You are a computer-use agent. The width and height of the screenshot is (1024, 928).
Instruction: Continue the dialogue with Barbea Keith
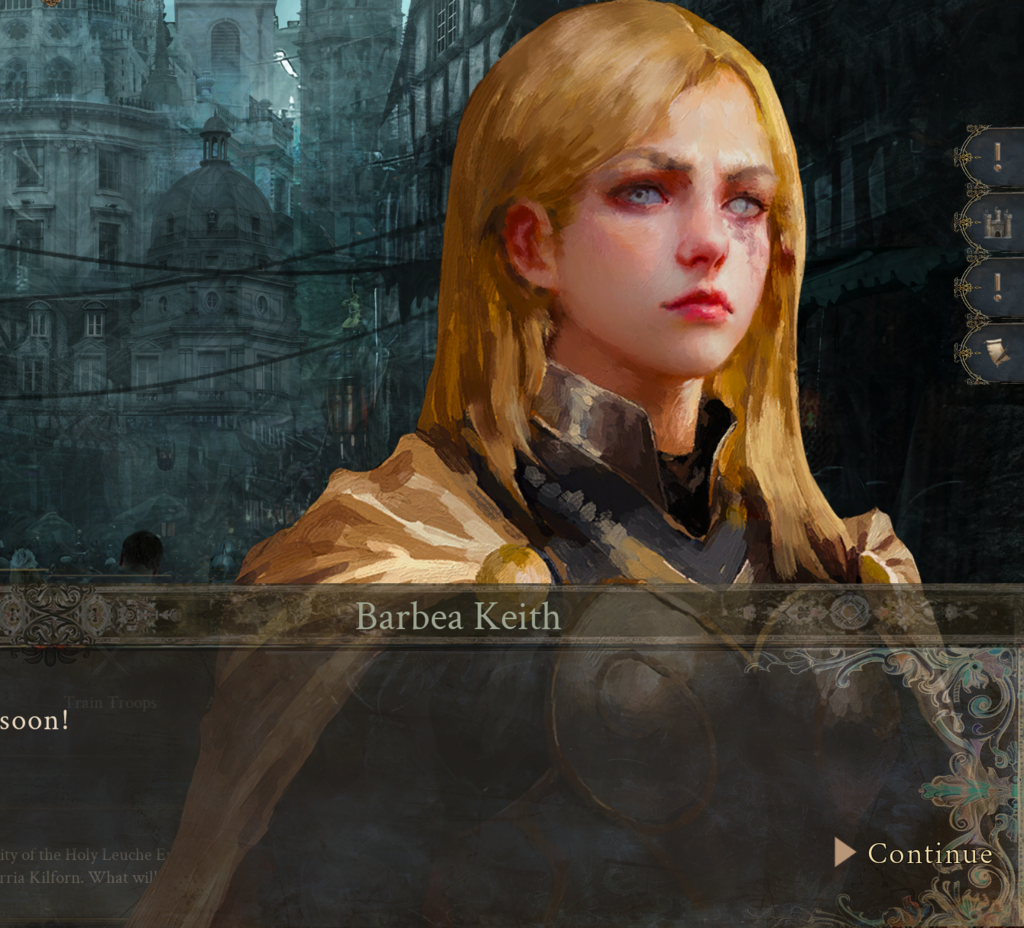pyautogui.click(x=916, y=853)
